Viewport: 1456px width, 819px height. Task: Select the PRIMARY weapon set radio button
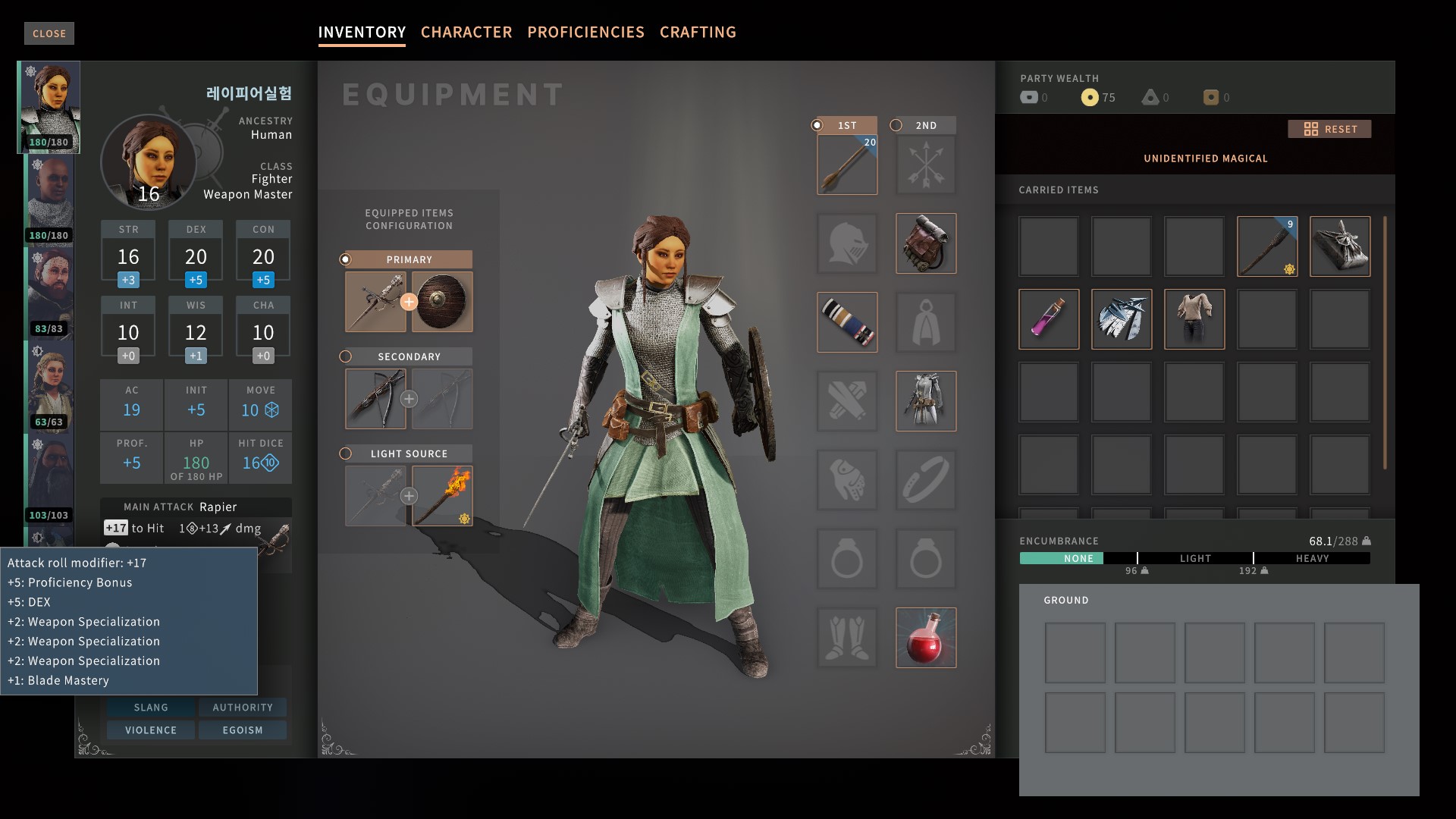point(347,259)
